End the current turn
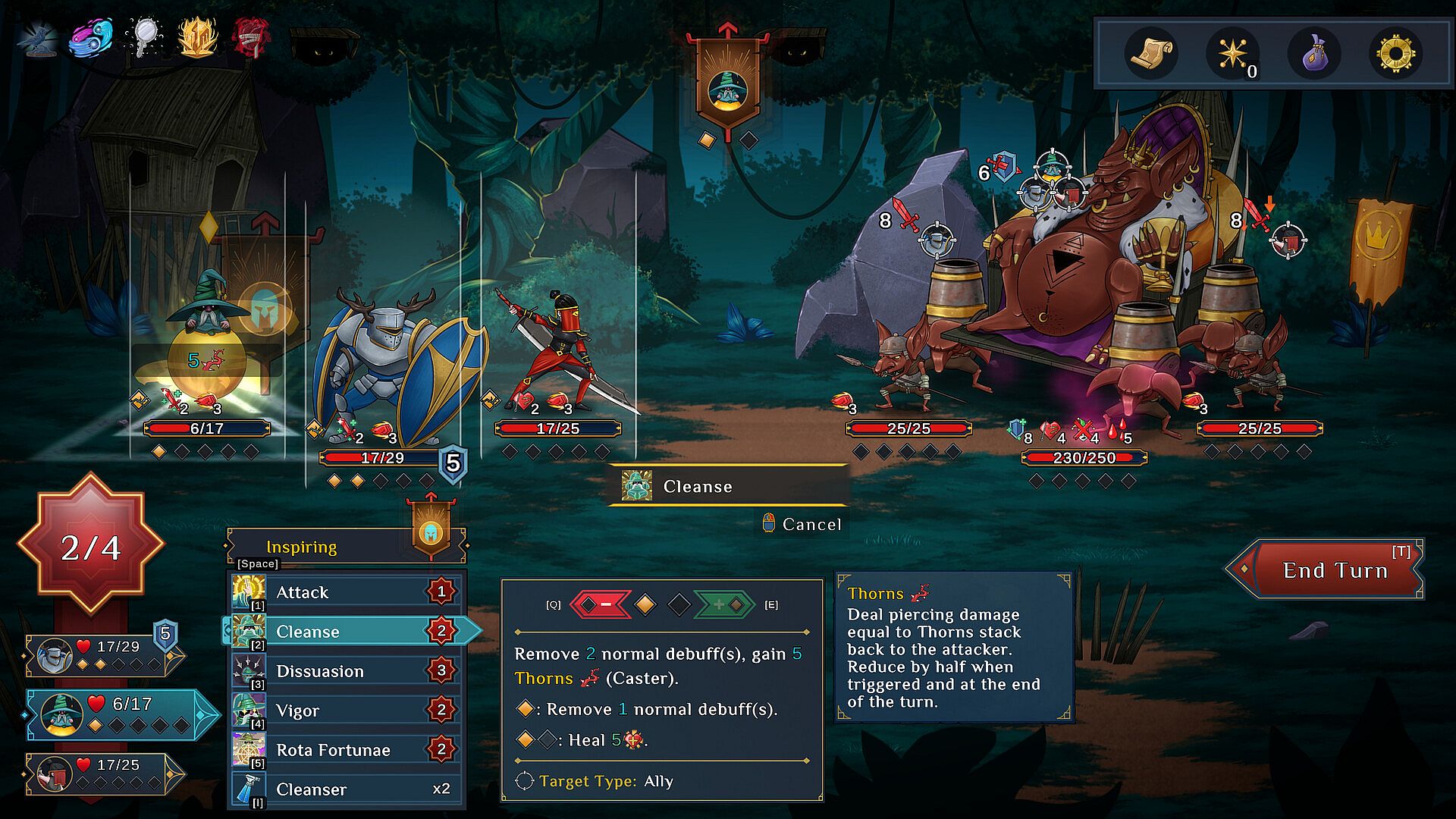This screenshot has height=819, width=1456. pos(1334,570)
